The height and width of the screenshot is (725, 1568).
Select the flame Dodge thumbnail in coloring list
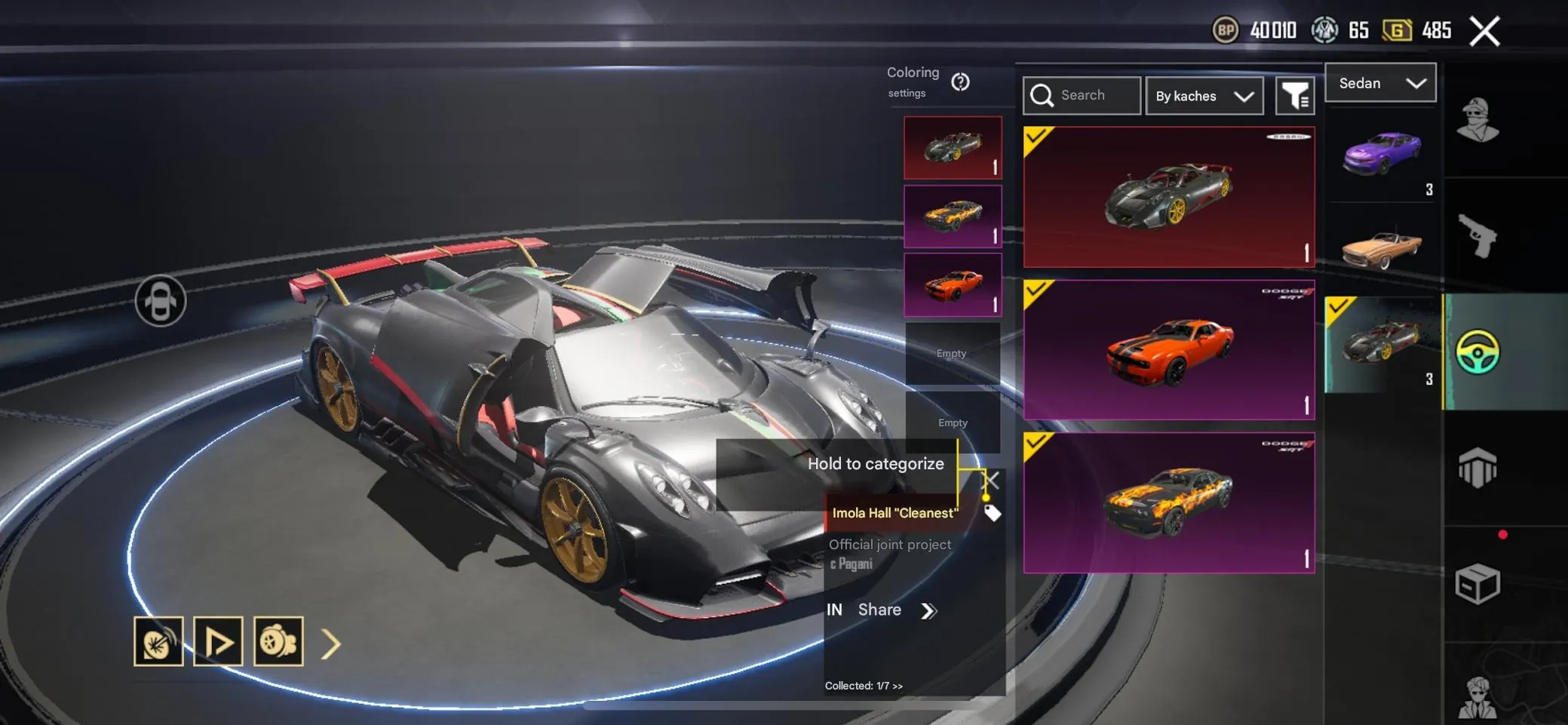(953, 217)
